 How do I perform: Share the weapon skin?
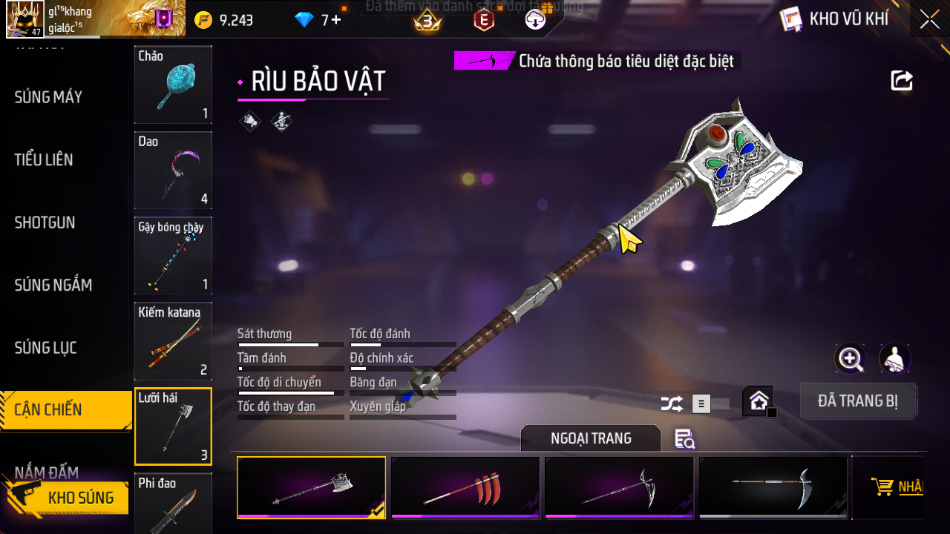[902, 81]
